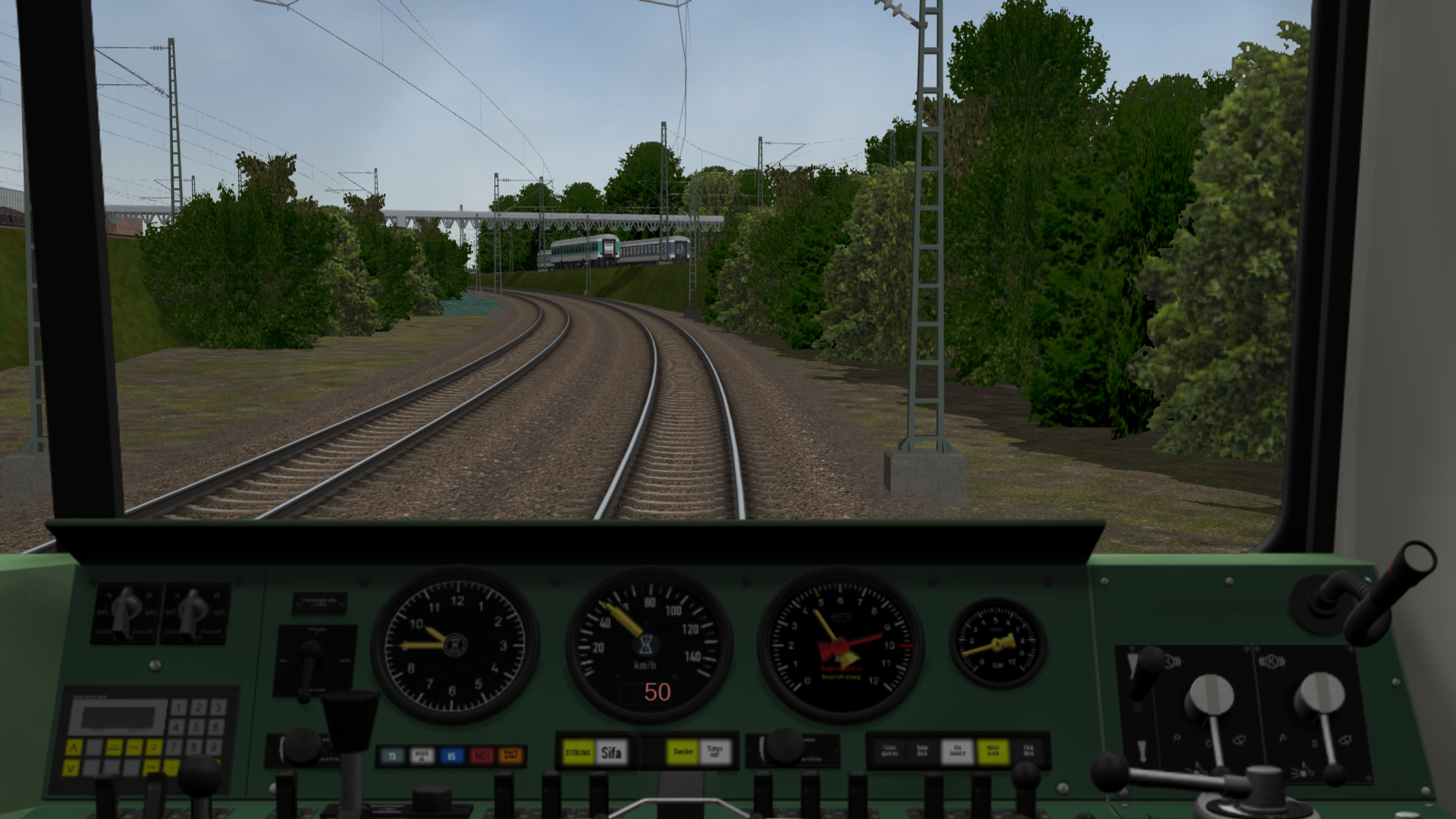Tap the white Sifa button
1456x819 pixels.
point(611,752)
